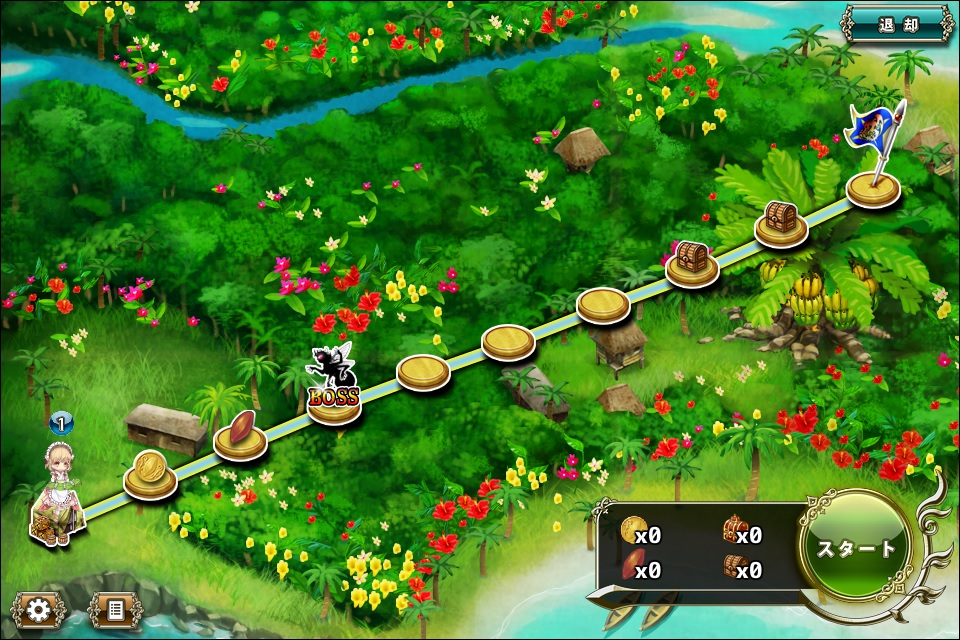The width and height of the screenshot is (960, 640).
Task: Open settings with the gear icon
Action: tap(39, 608)
